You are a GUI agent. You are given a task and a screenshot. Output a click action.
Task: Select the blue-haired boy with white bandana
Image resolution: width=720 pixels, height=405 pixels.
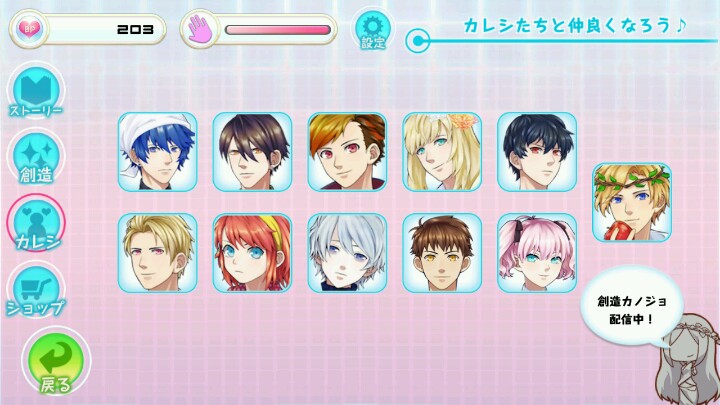(x=158, y=152)
